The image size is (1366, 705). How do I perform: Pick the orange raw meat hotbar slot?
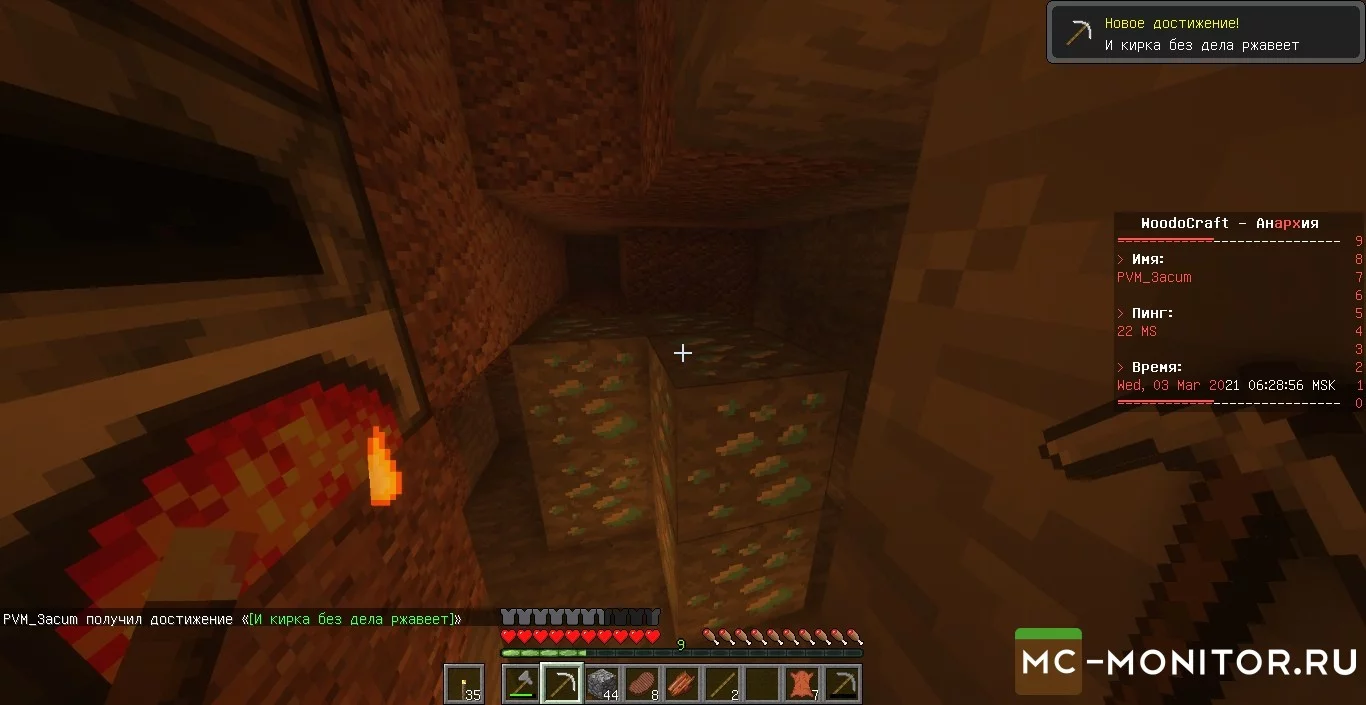pyautogui.click(x=681, y=684)
